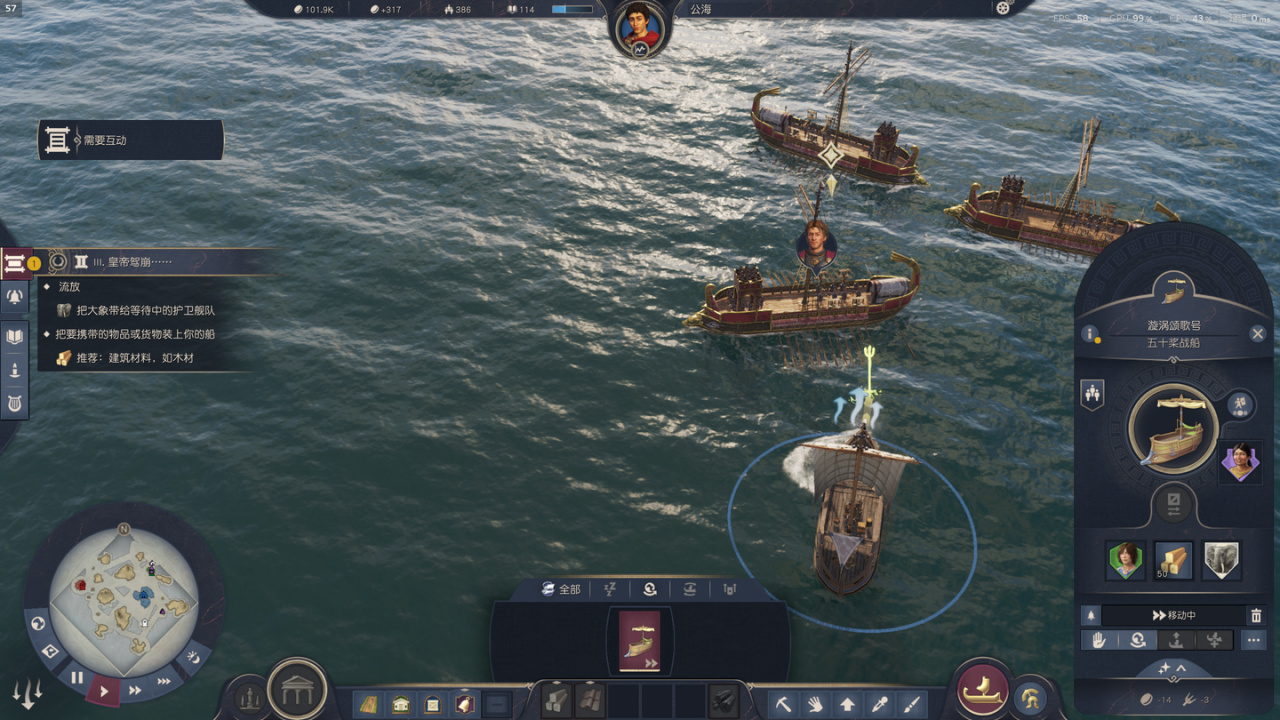Click the trash icon to scrap the ship
The image size is (1280, 720).
(x=1256, y=616)
